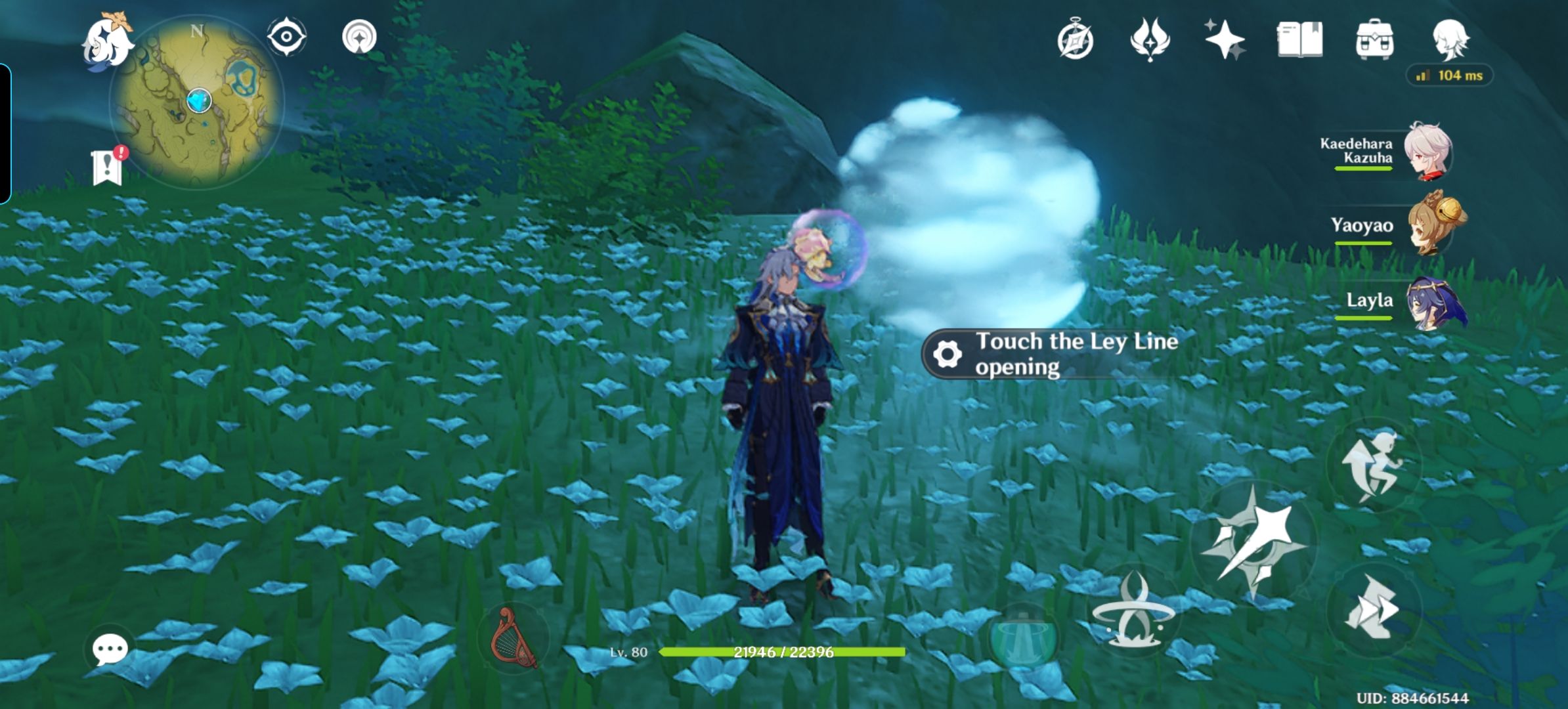Image resolution: width=1568 pixels, height=709 pixels.
Task: Open the character profile icon
Action: tap(1453, 39)
